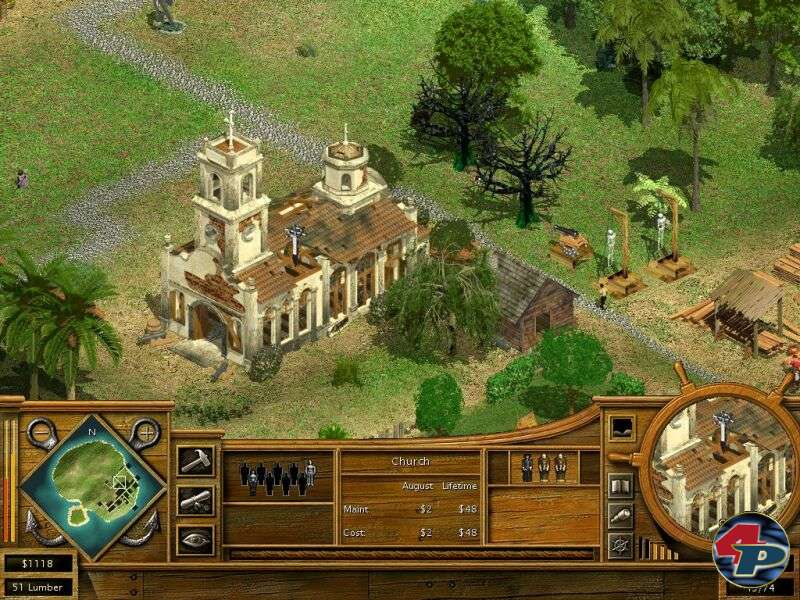
Task: Select the spyglass telescope icon
Action: (x=621, y=516)
